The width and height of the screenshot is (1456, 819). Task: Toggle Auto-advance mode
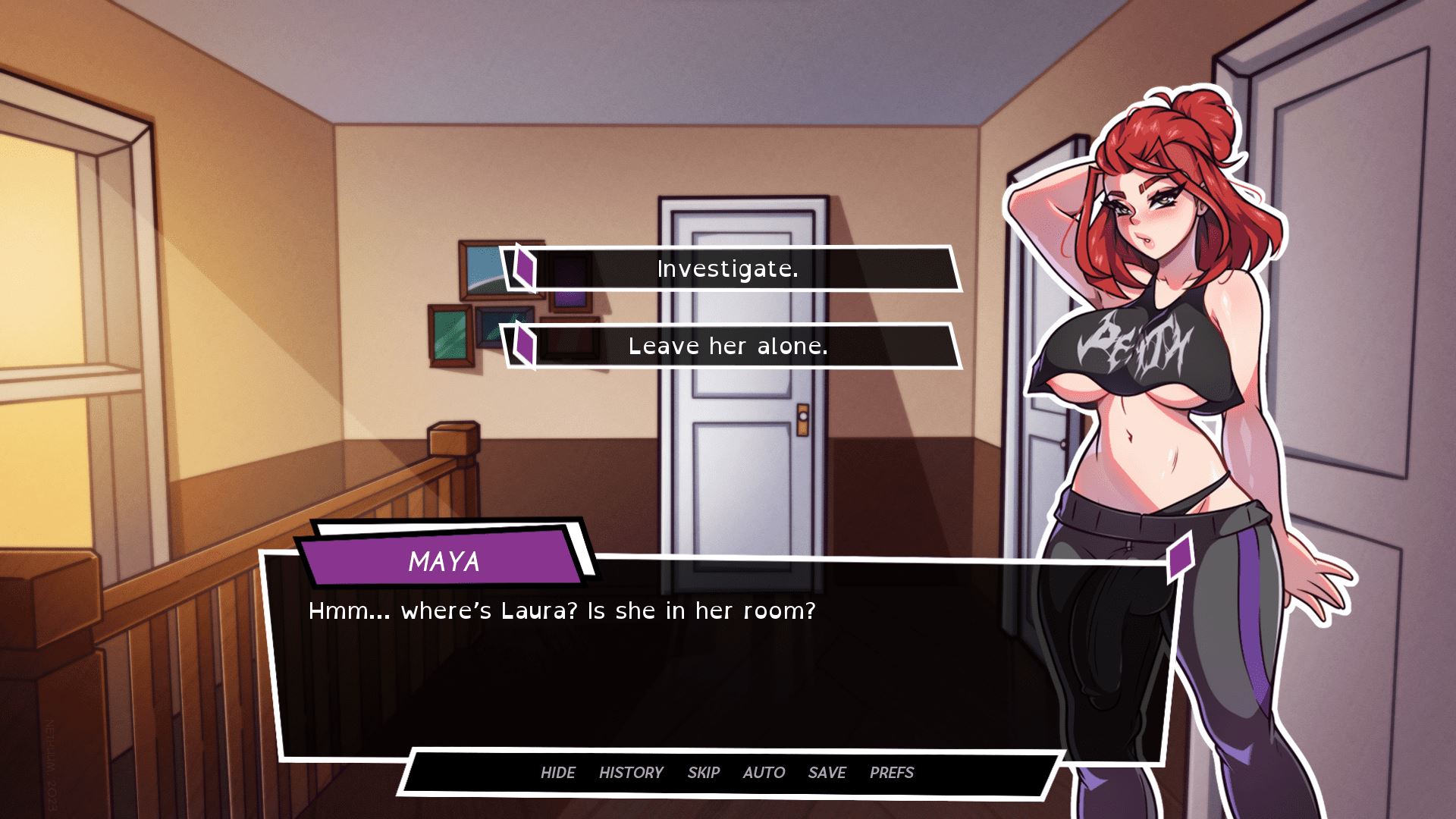pyautogui.click(x=764, y=772)
